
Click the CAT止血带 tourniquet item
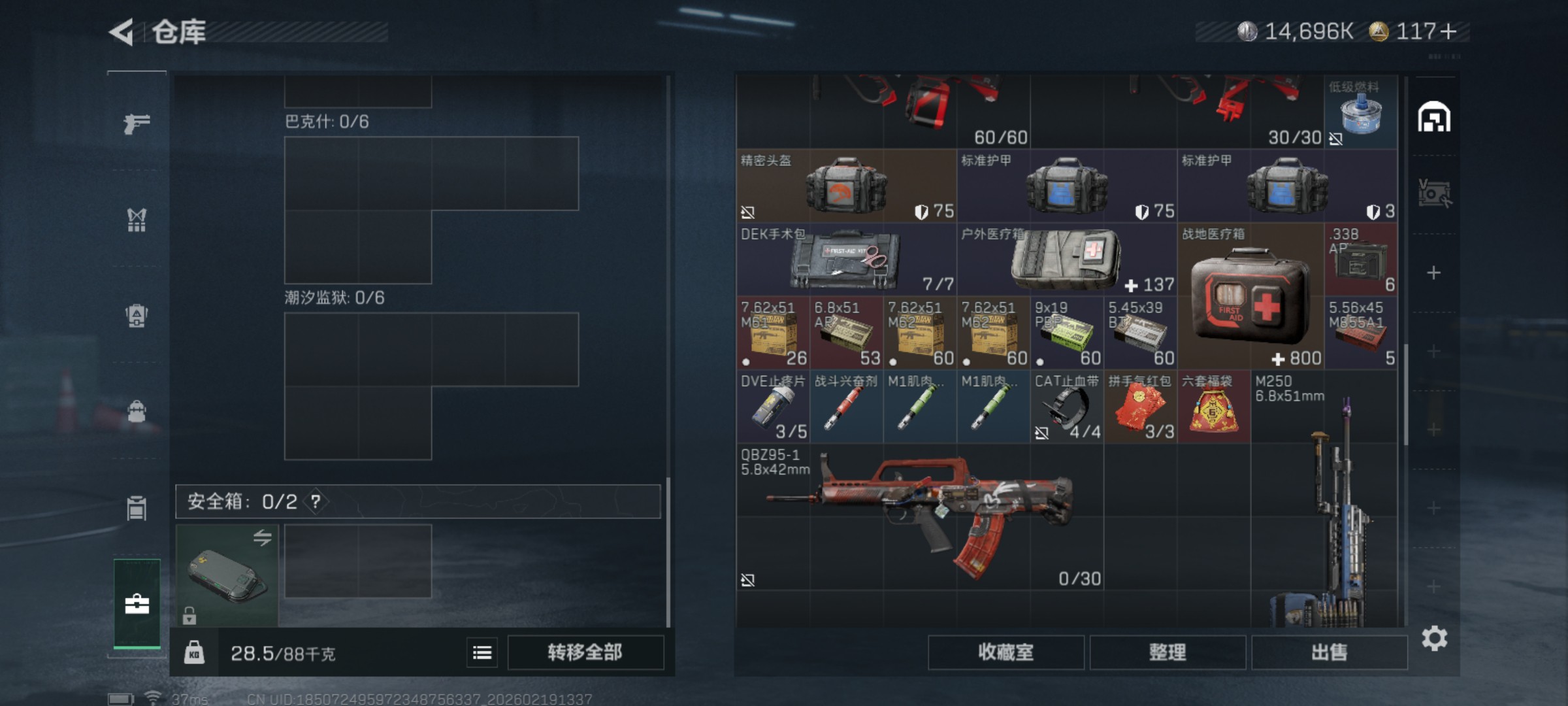(x=1066, y=408)
